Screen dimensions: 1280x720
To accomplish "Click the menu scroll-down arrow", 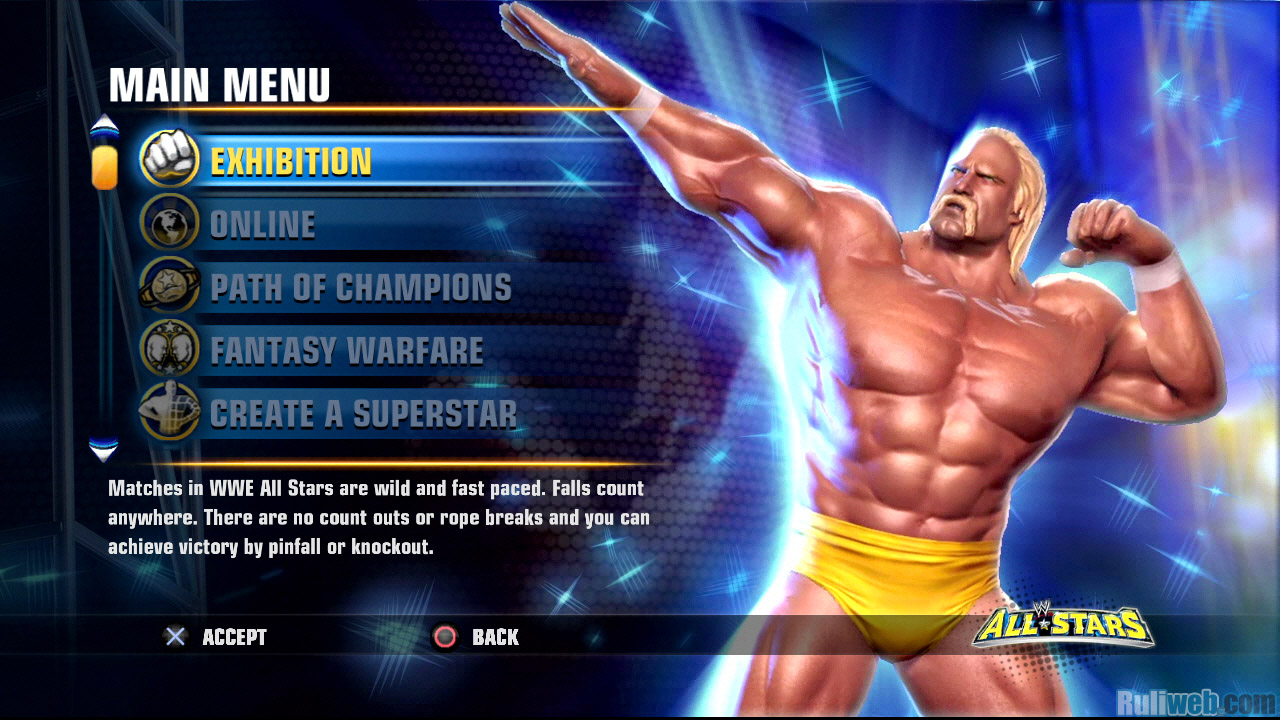I will click(x=104, y=449).
